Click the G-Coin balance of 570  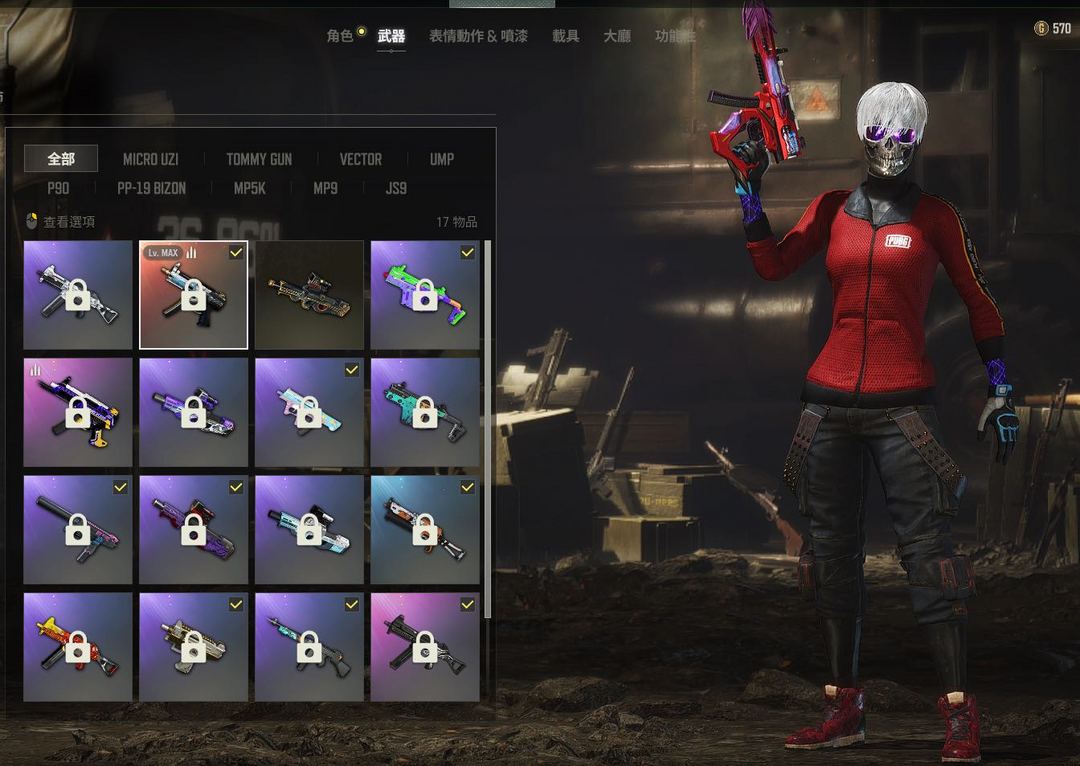[1052, 29]
